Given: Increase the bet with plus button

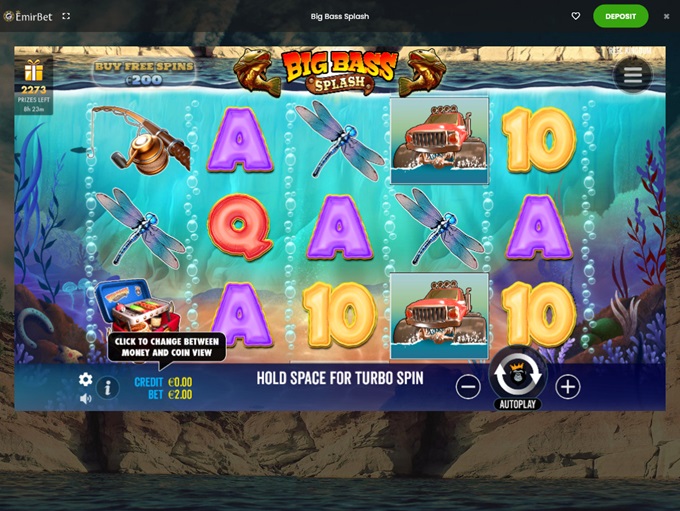Looking at the screenshot, I should [568, 386].
